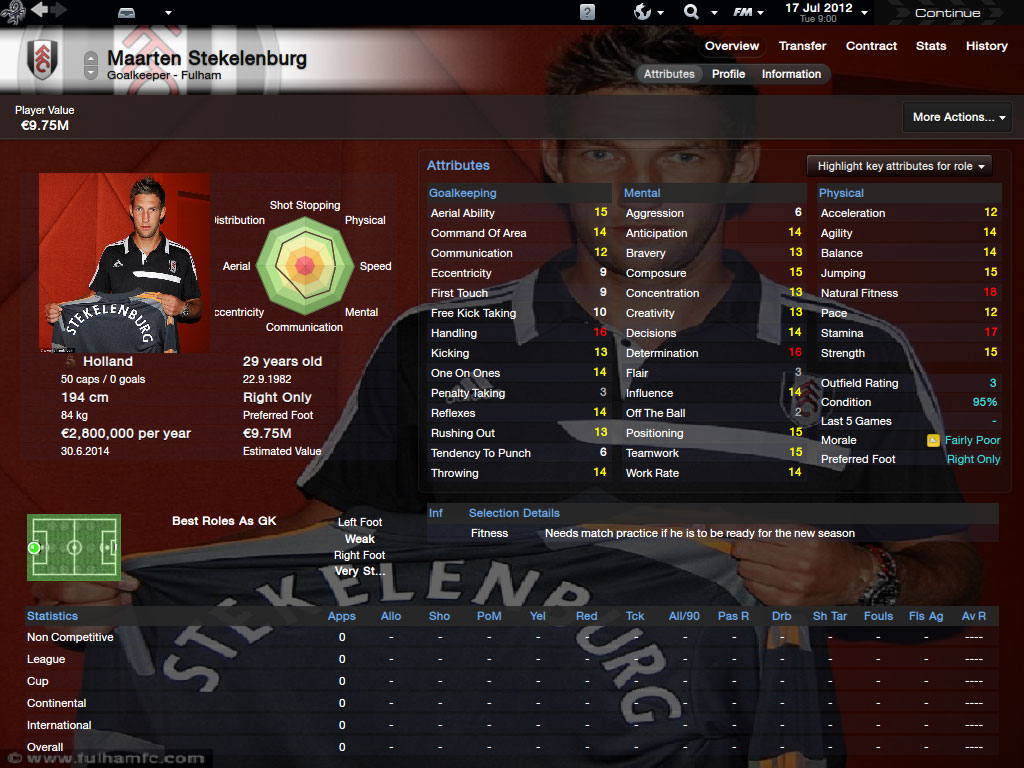
Task: Continue to the next game day
Action: point(947,13)
